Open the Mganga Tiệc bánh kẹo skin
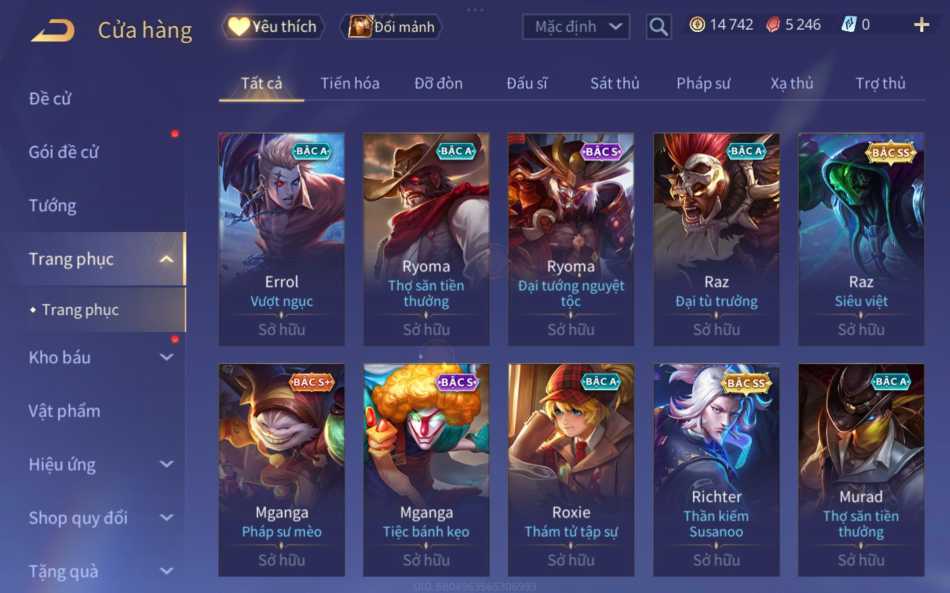 click(x=426, y=470)
